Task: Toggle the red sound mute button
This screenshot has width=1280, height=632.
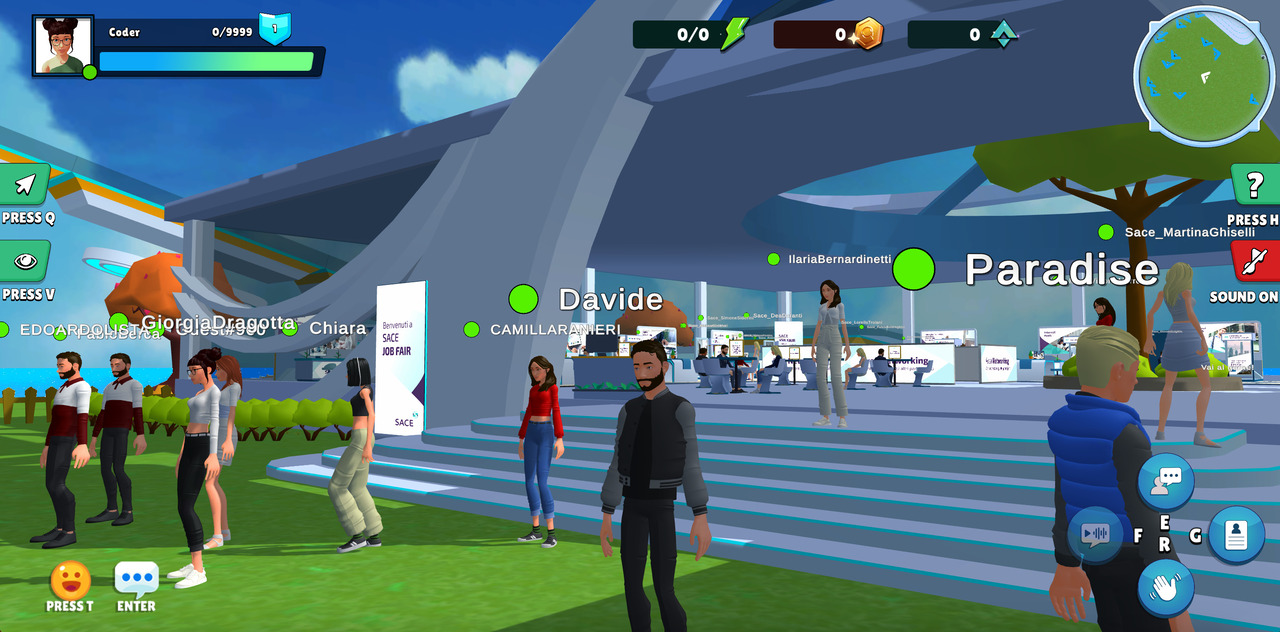Action: coord(1255,262)
